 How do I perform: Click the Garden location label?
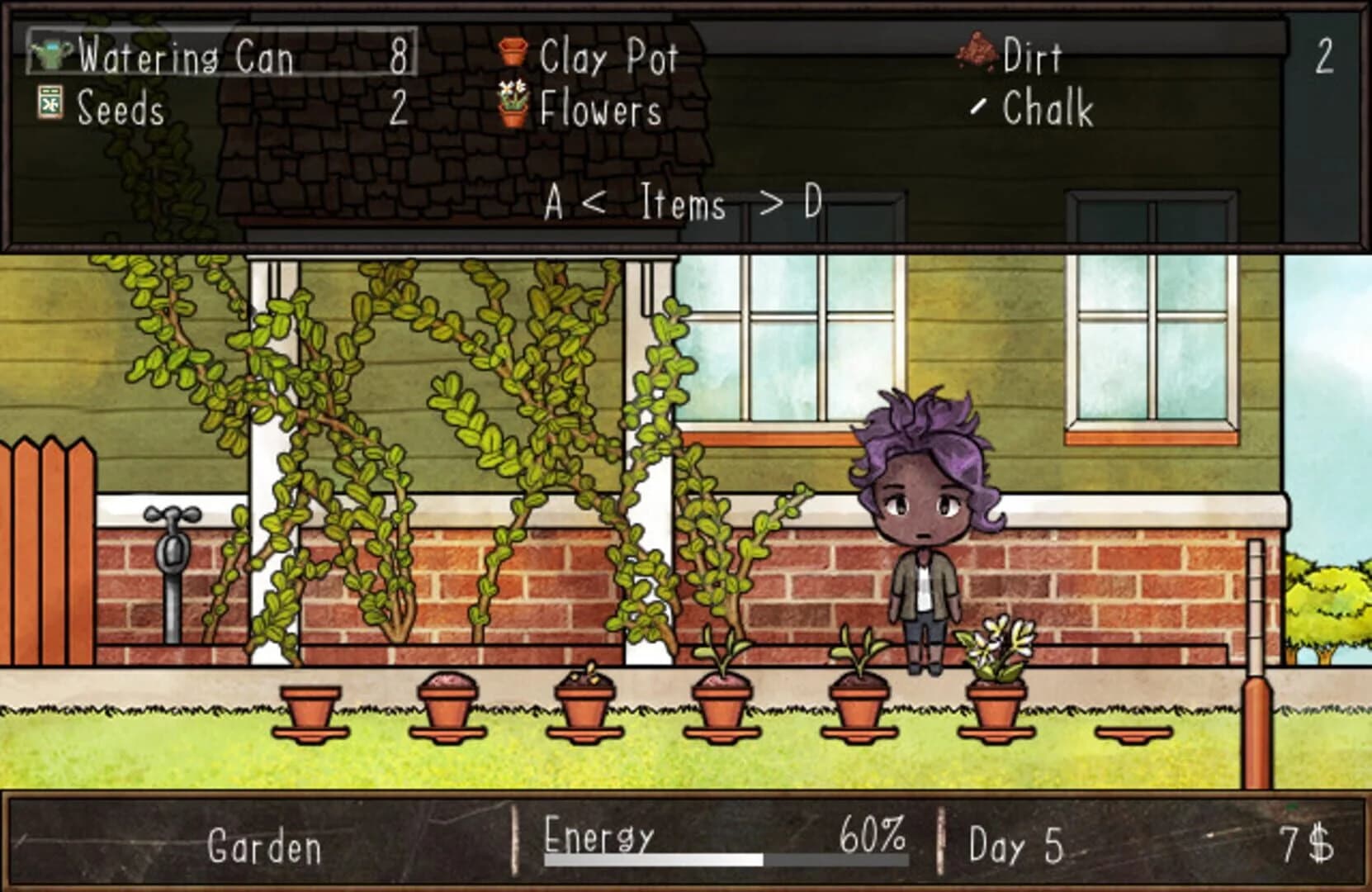click(x=267, y=844)
